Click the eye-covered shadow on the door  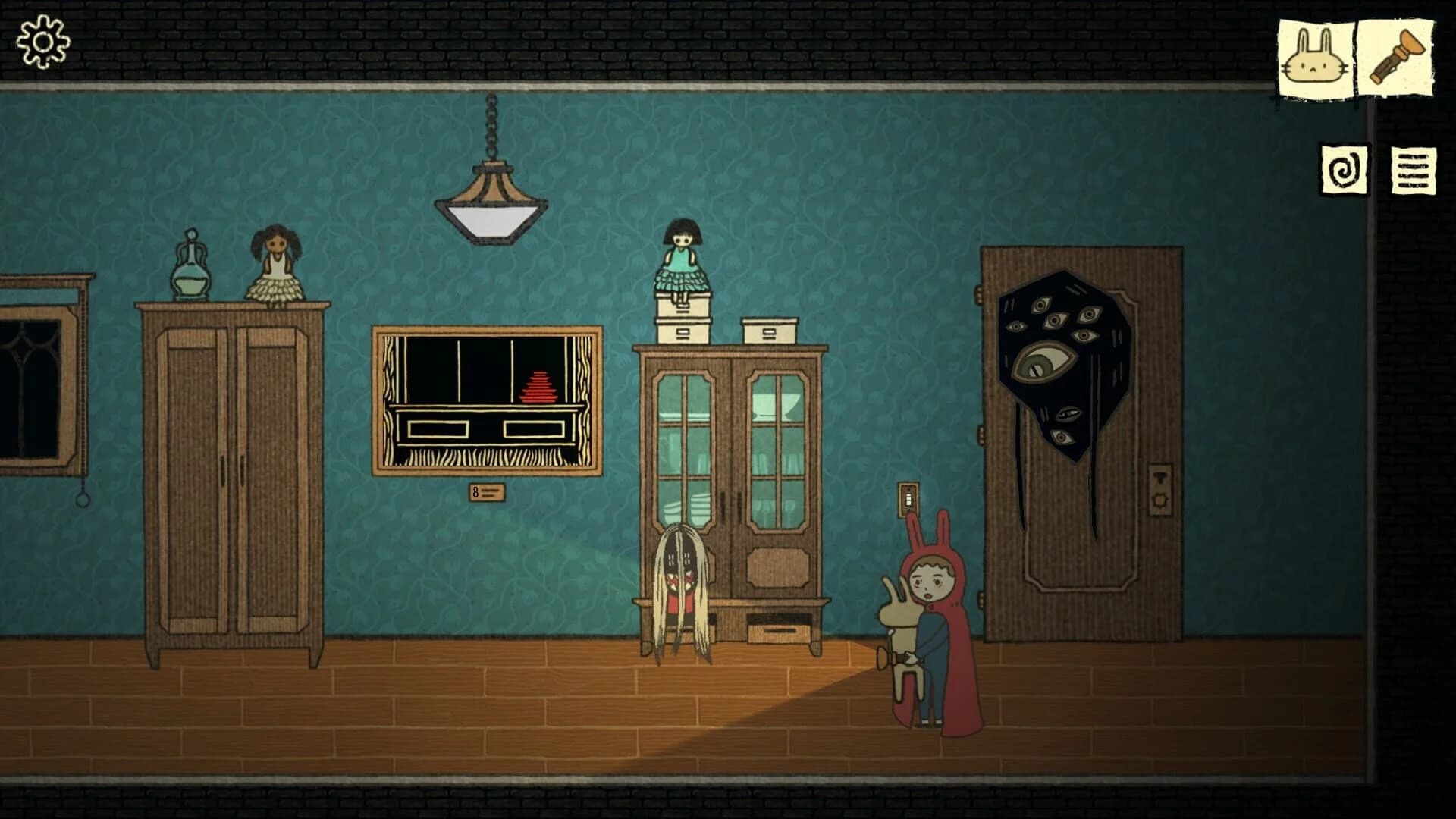point(1062,364)
